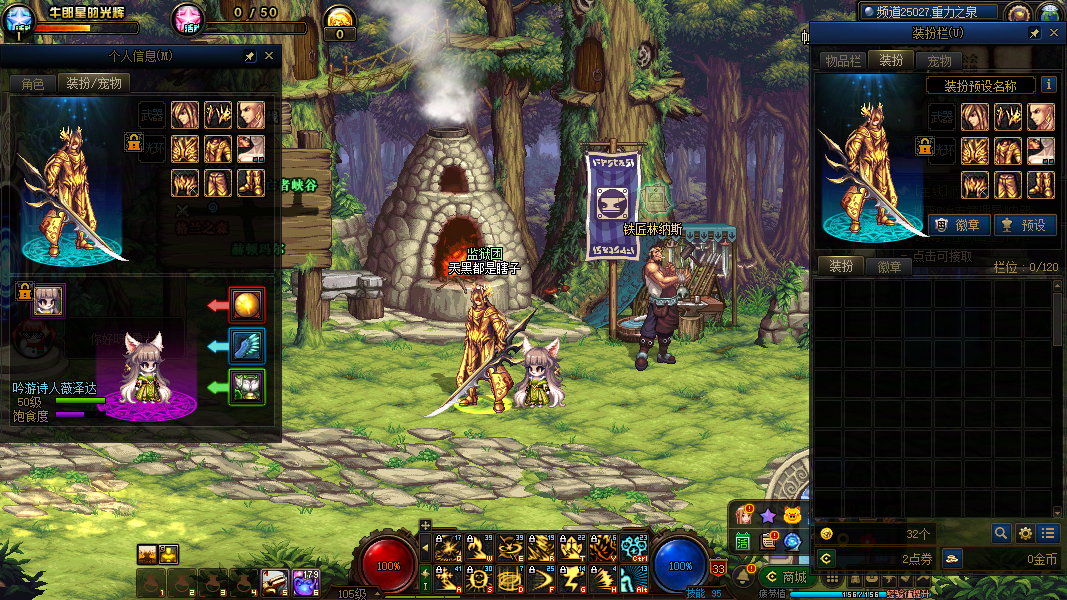Select the golden boots avatar slot in 装扮栏
Screen dimensions: 1067x600
point(1040,185)
